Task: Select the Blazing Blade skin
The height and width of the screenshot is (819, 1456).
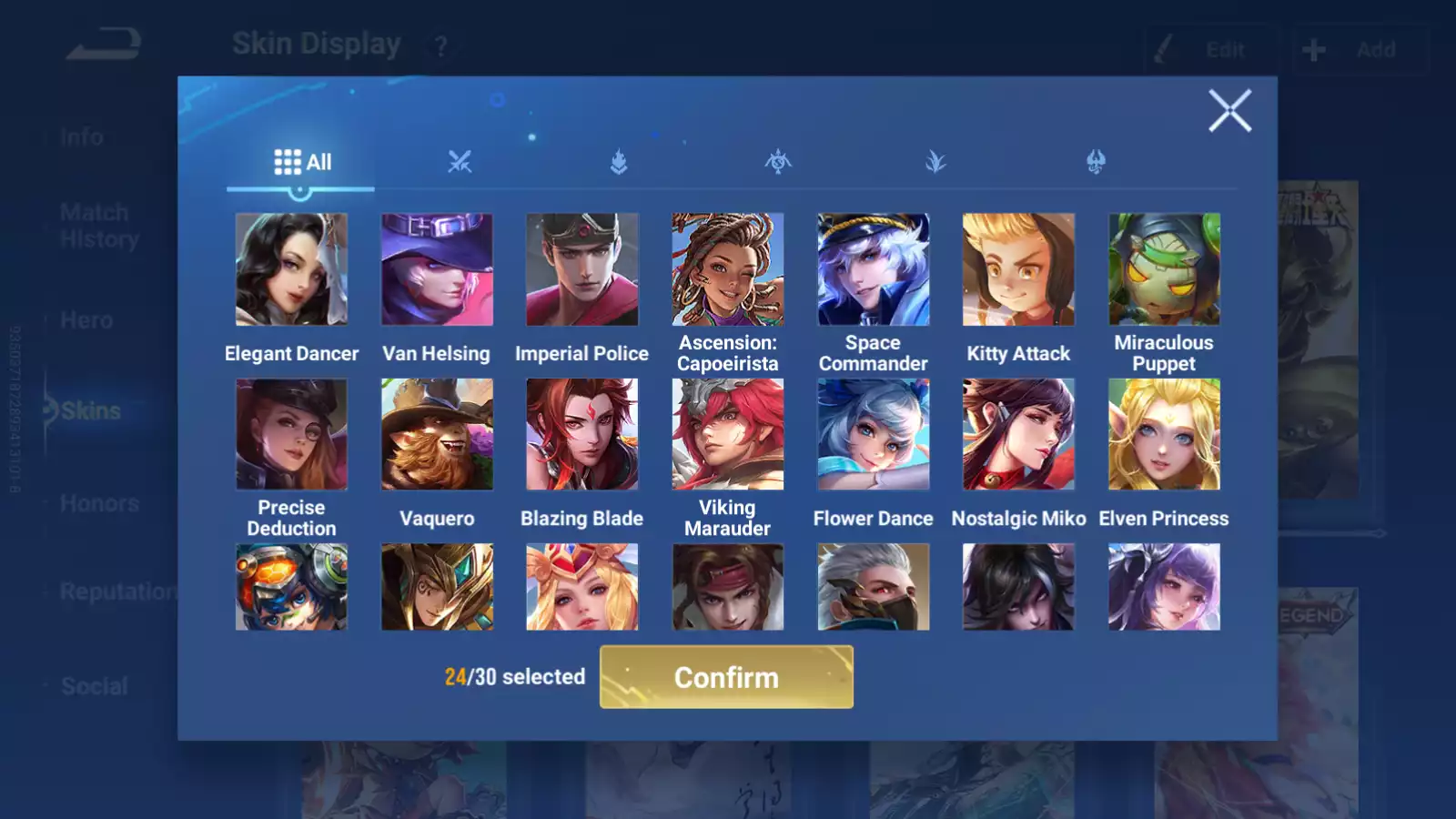Action: point(582,434)
